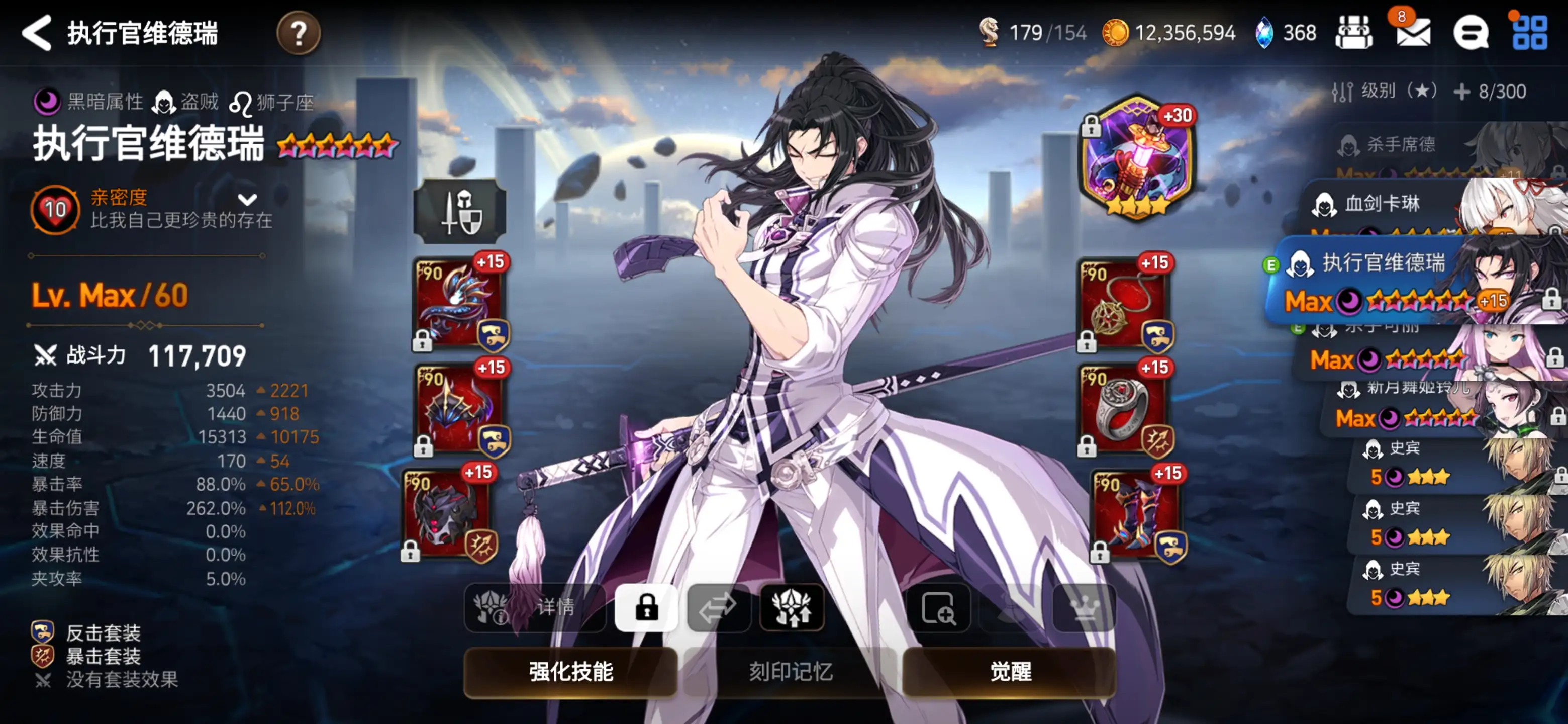Click the magnifier inspect button
Viewport: 1568px width, 724px height.
(938, 608)
